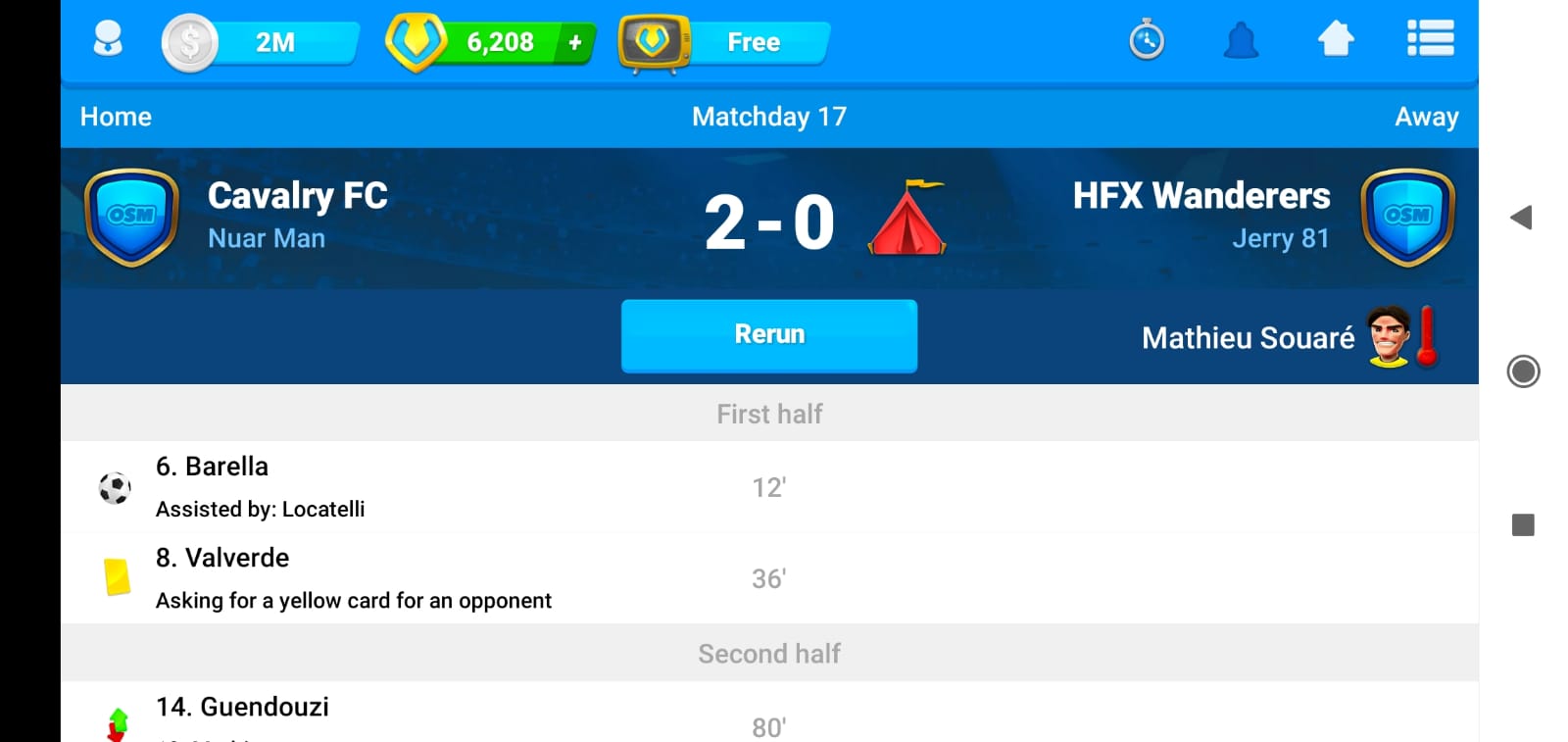The height and width of the screenshot is (742, 1568).
Task: Tap the Android square recents button
Action: (1523, 525)
